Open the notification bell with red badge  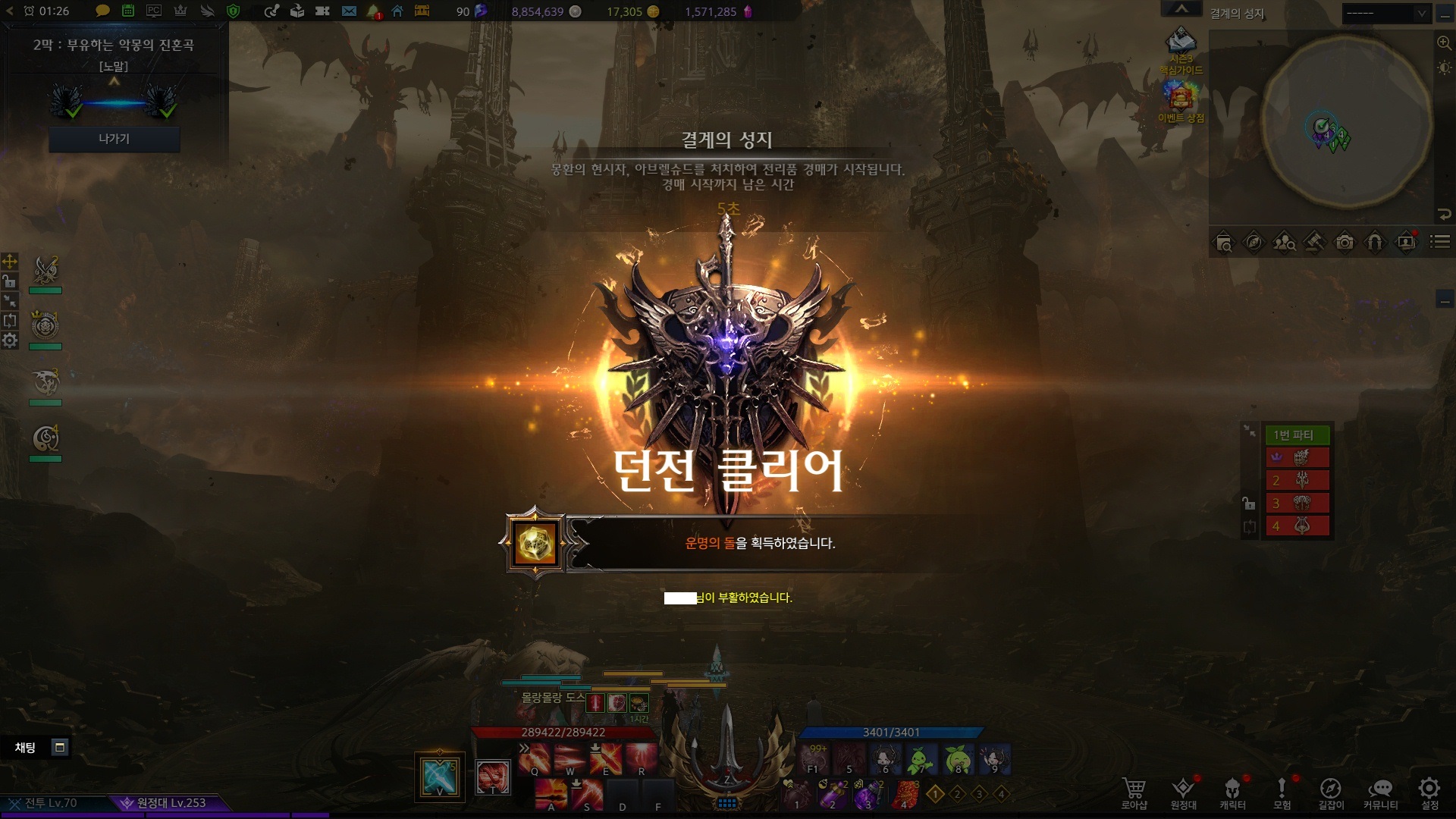[x=373, y=11]
